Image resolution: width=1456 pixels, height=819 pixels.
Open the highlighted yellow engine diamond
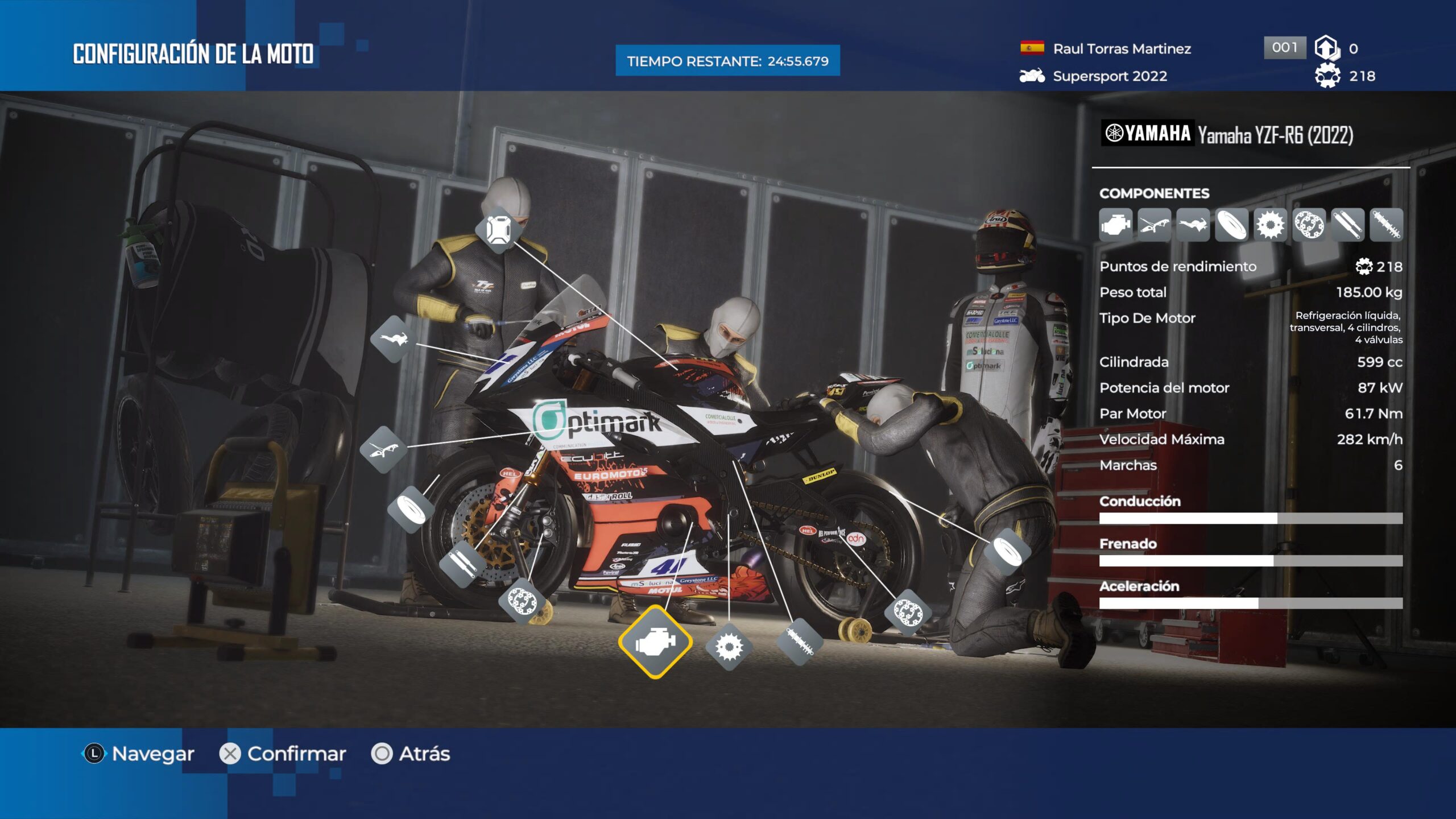[655, 642]
